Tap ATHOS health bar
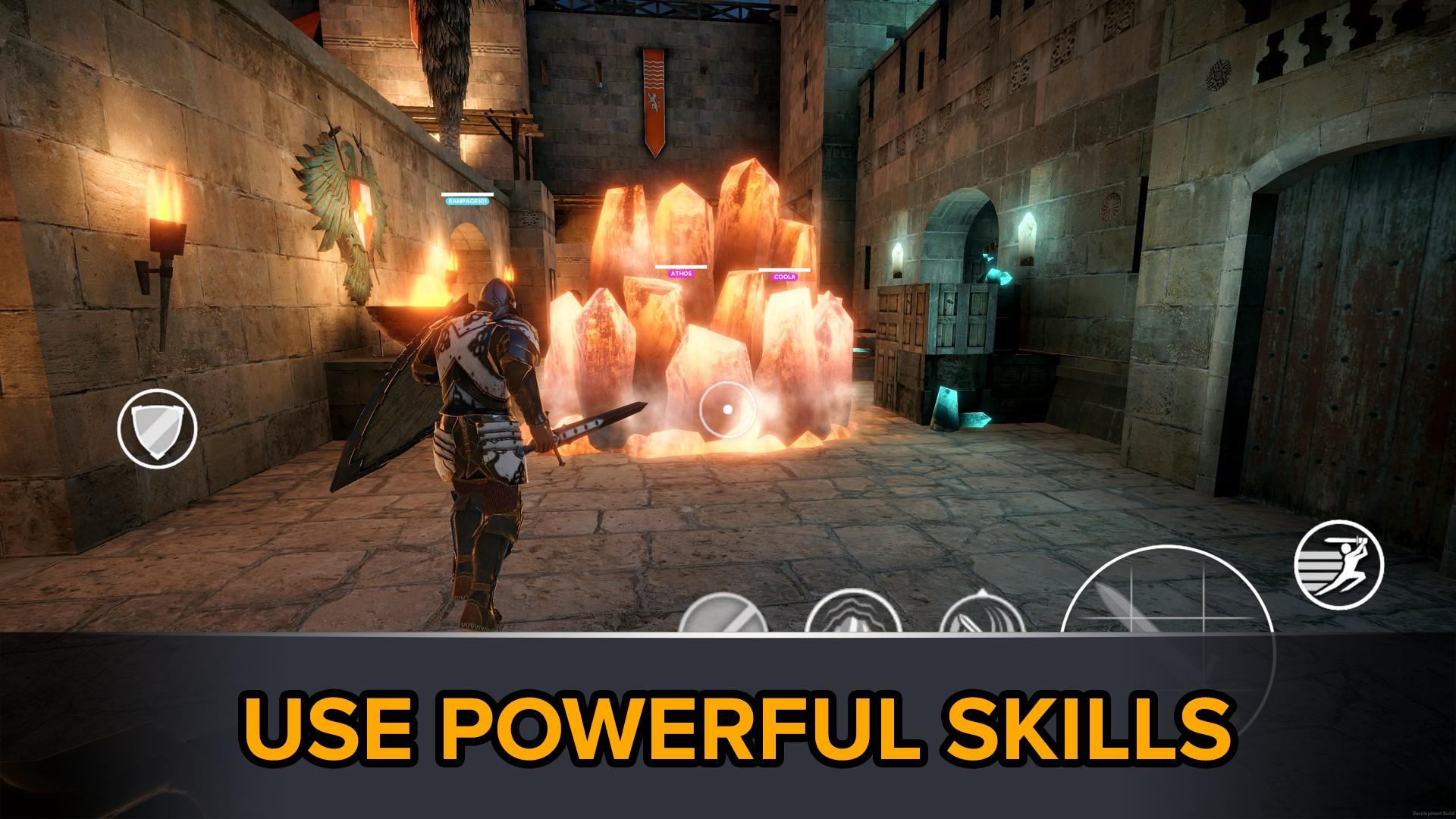Screen dimensions: 1456x819 681,267
